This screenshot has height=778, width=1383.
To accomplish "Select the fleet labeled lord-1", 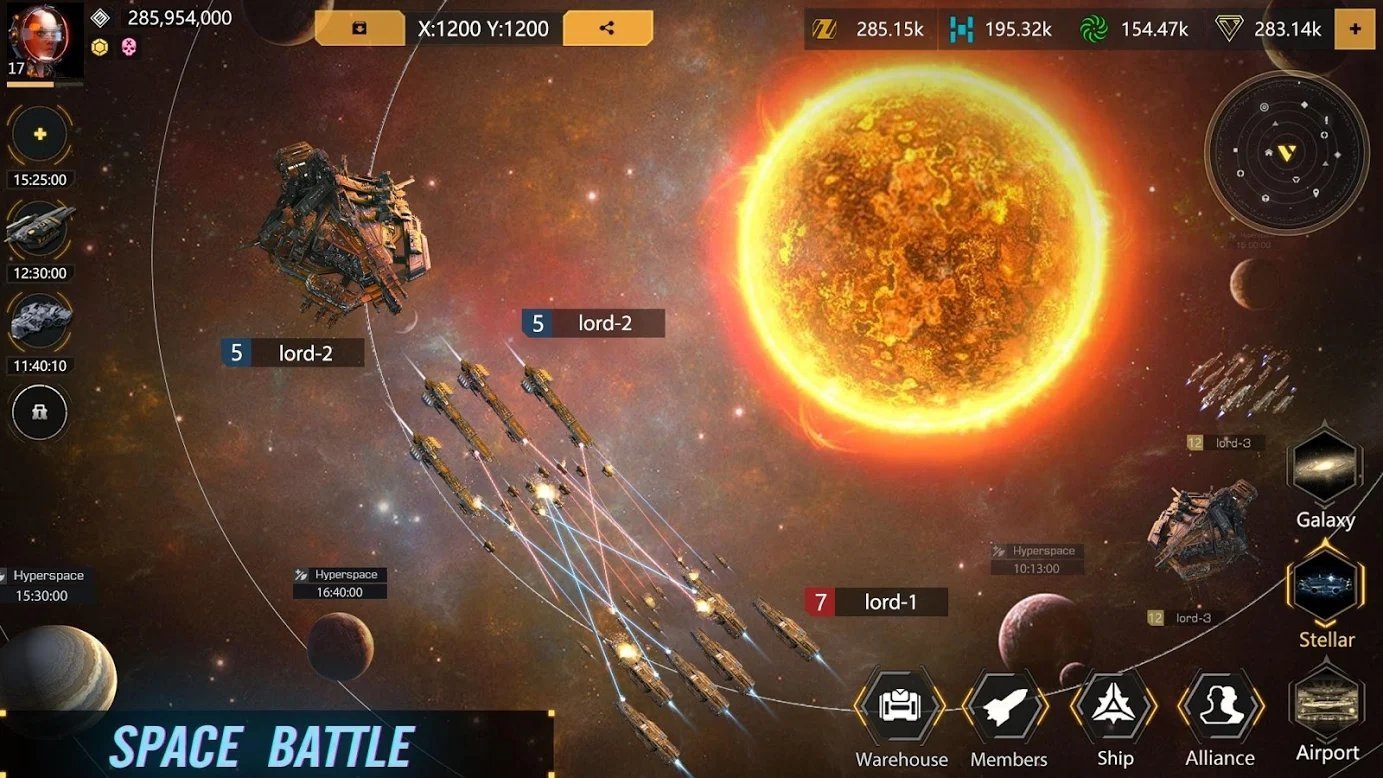I will click(875, 601).
